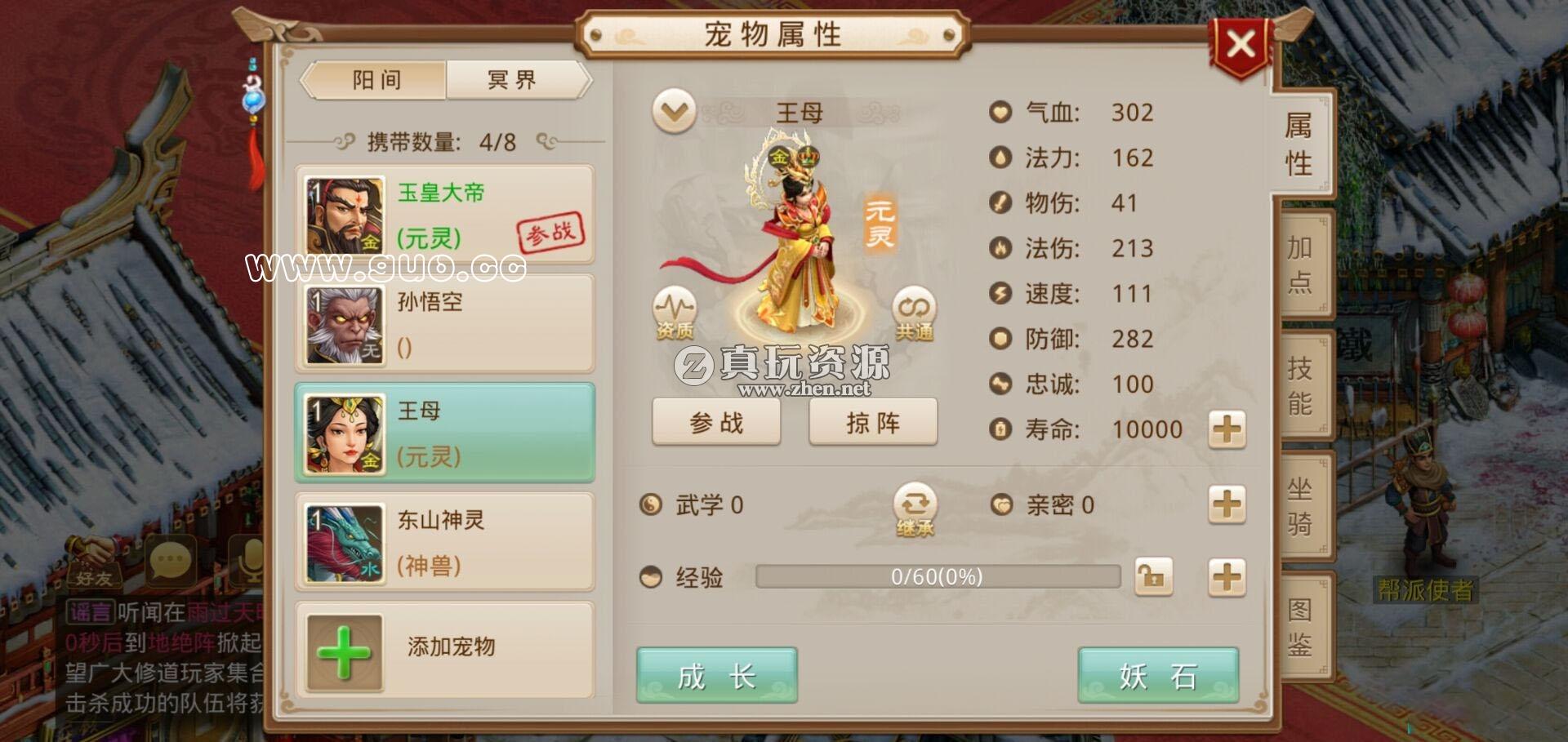Open the 妖石 panel
The height and width of the screenshot is (742, 1568).
click(1158, 676)
